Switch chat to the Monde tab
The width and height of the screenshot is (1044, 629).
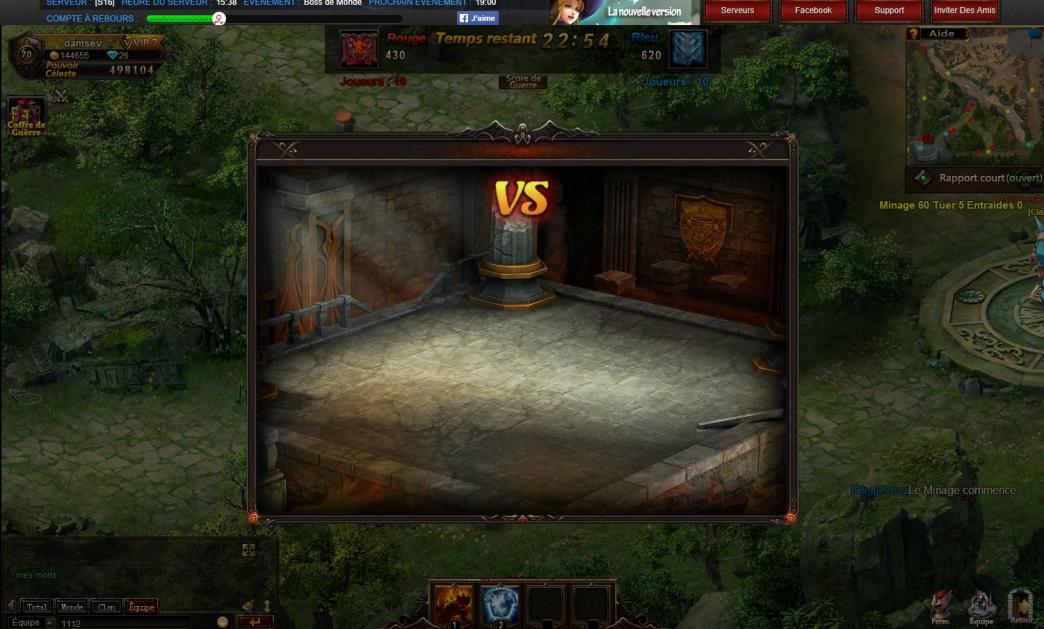72,607
